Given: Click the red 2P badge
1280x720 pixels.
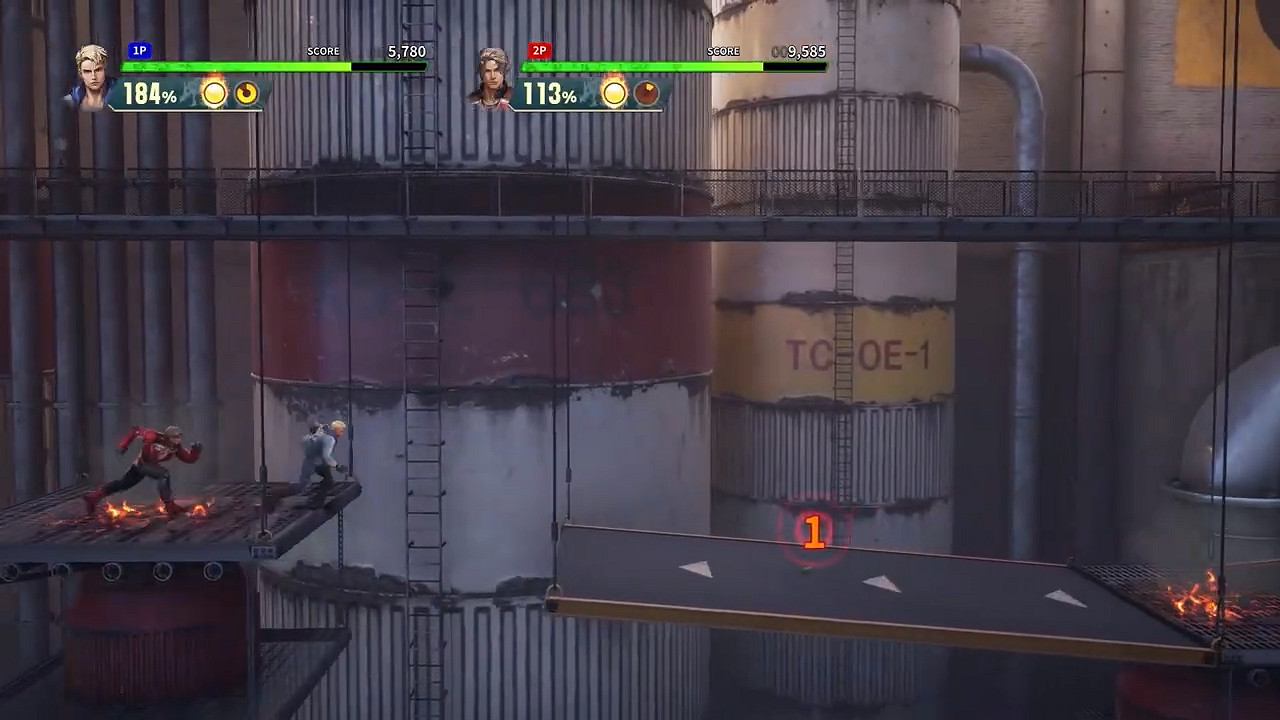Looking at the screenshot, I should 538,51.
